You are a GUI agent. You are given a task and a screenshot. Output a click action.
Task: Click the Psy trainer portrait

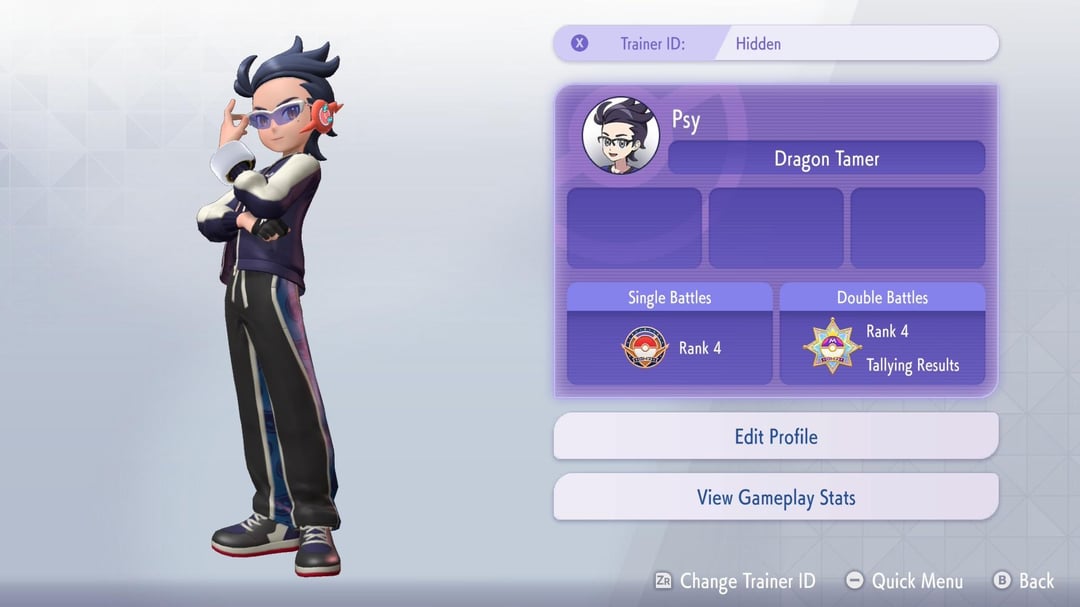[620, 135]
